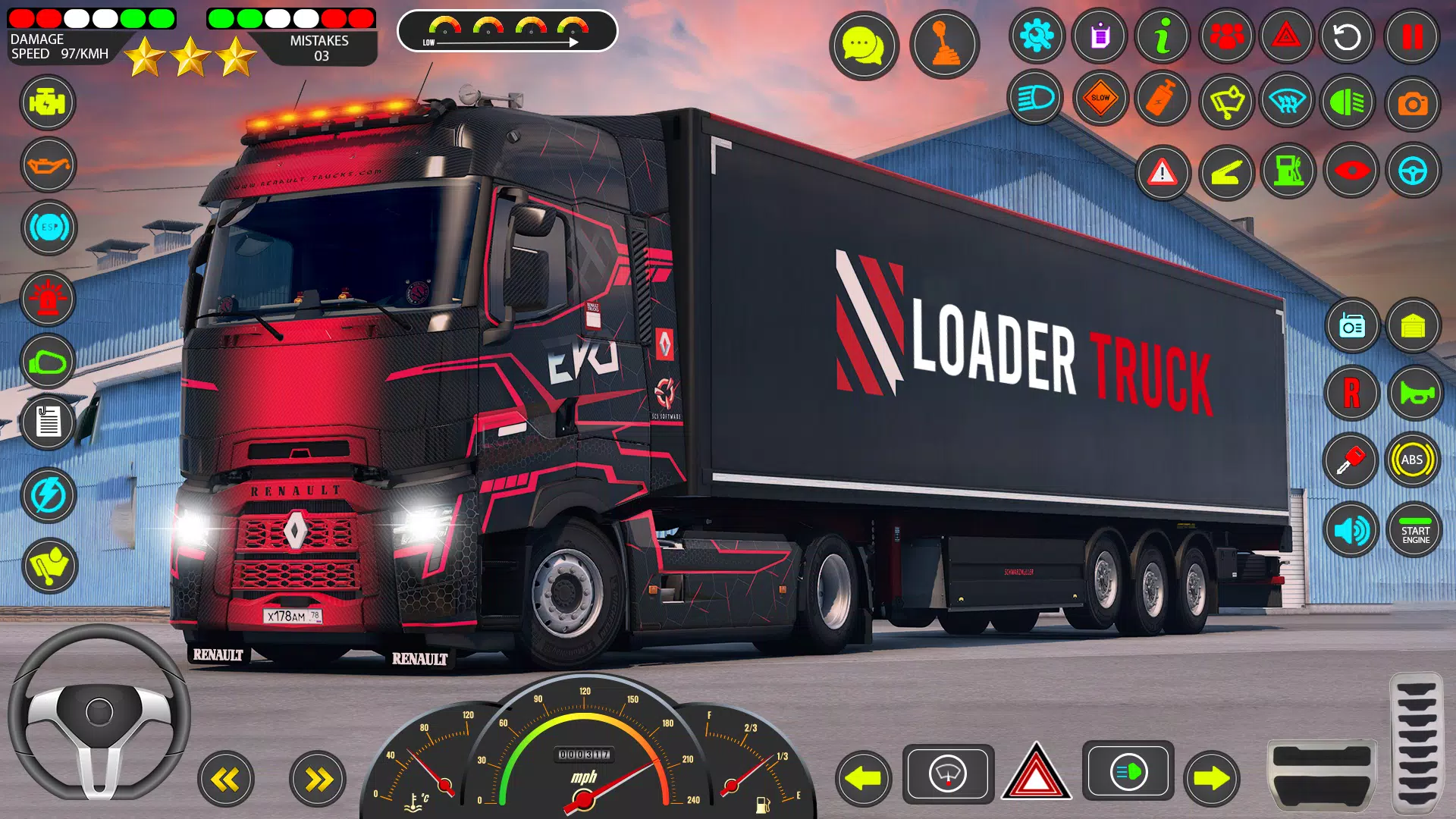The width and height of the screenshot is (1456, 819).
Task: Select the fuel station icon
Action: tap(1288, 171)
